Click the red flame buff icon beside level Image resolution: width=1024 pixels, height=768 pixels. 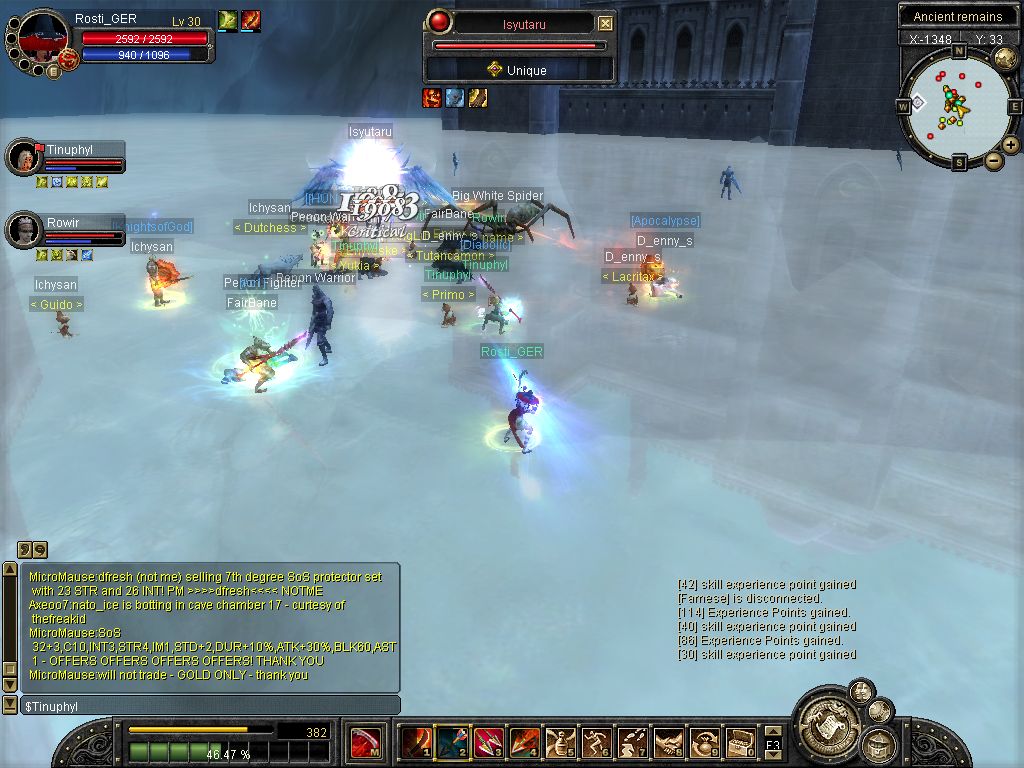(x=250, y=19)
